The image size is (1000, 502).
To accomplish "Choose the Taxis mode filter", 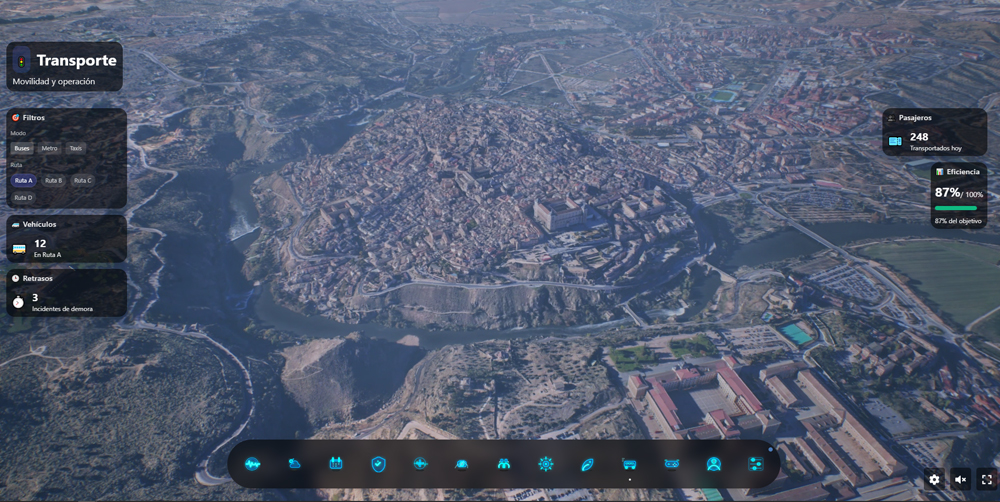I will click(76, 148).
